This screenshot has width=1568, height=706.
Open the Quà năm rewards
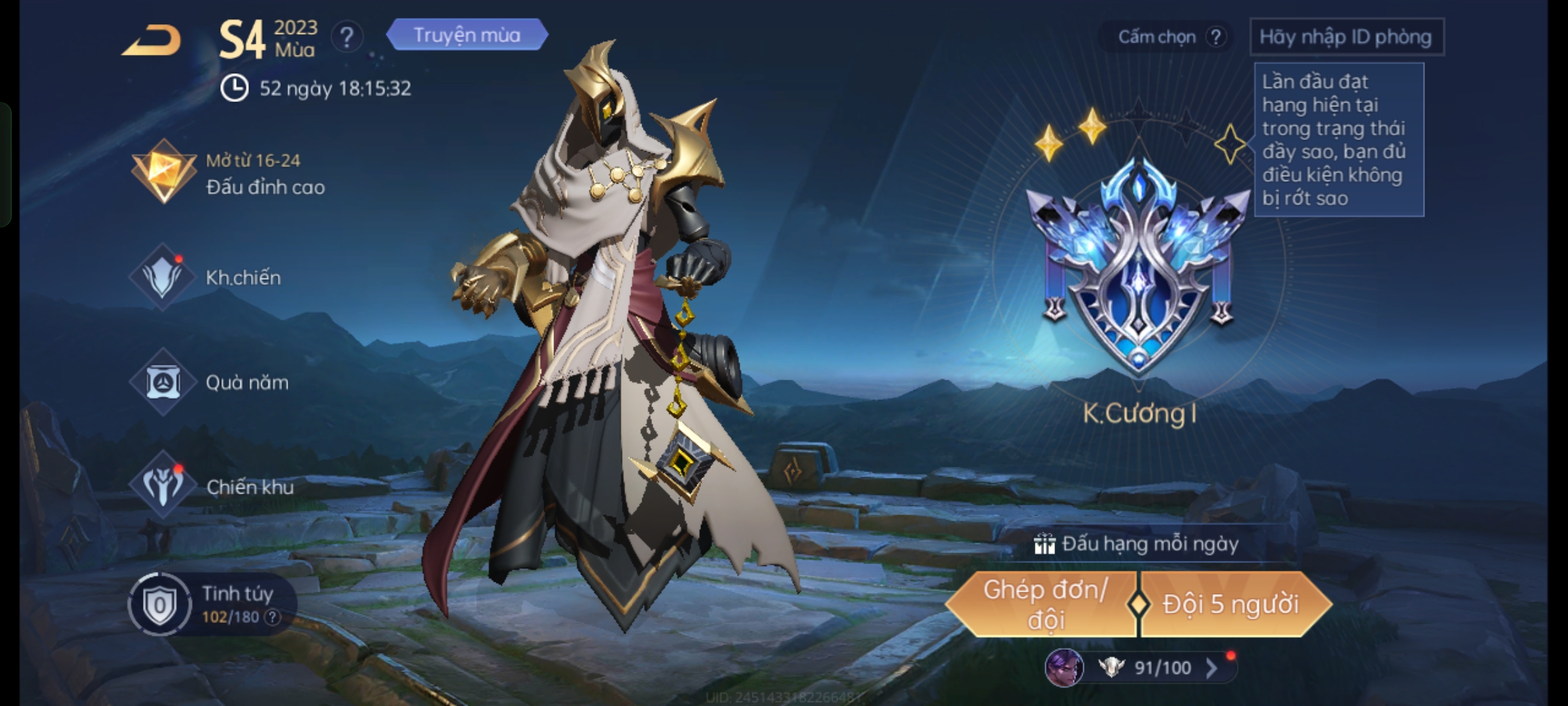210,382
